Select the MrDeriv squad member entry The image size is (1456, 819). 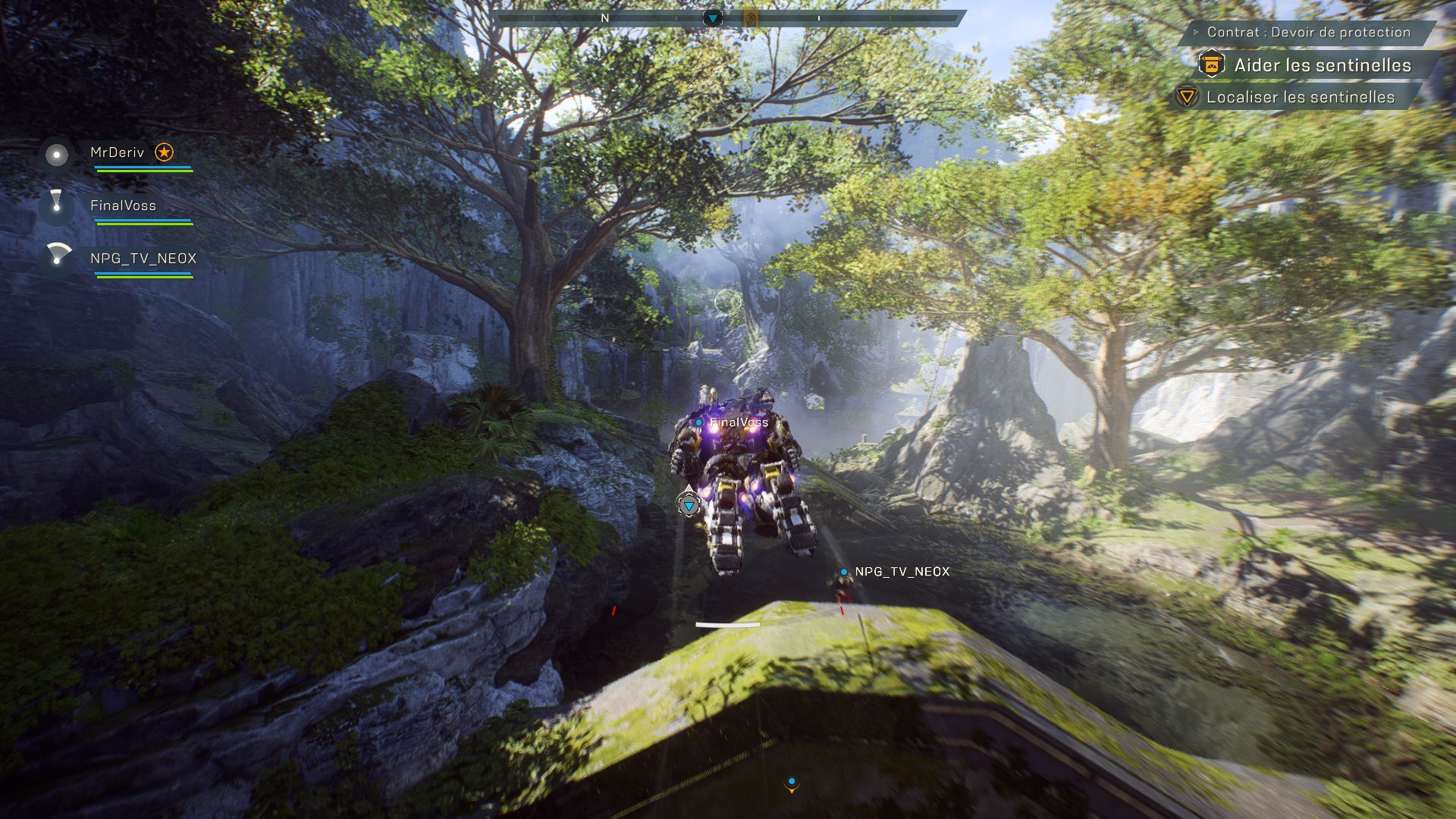(x=117, y=152)
